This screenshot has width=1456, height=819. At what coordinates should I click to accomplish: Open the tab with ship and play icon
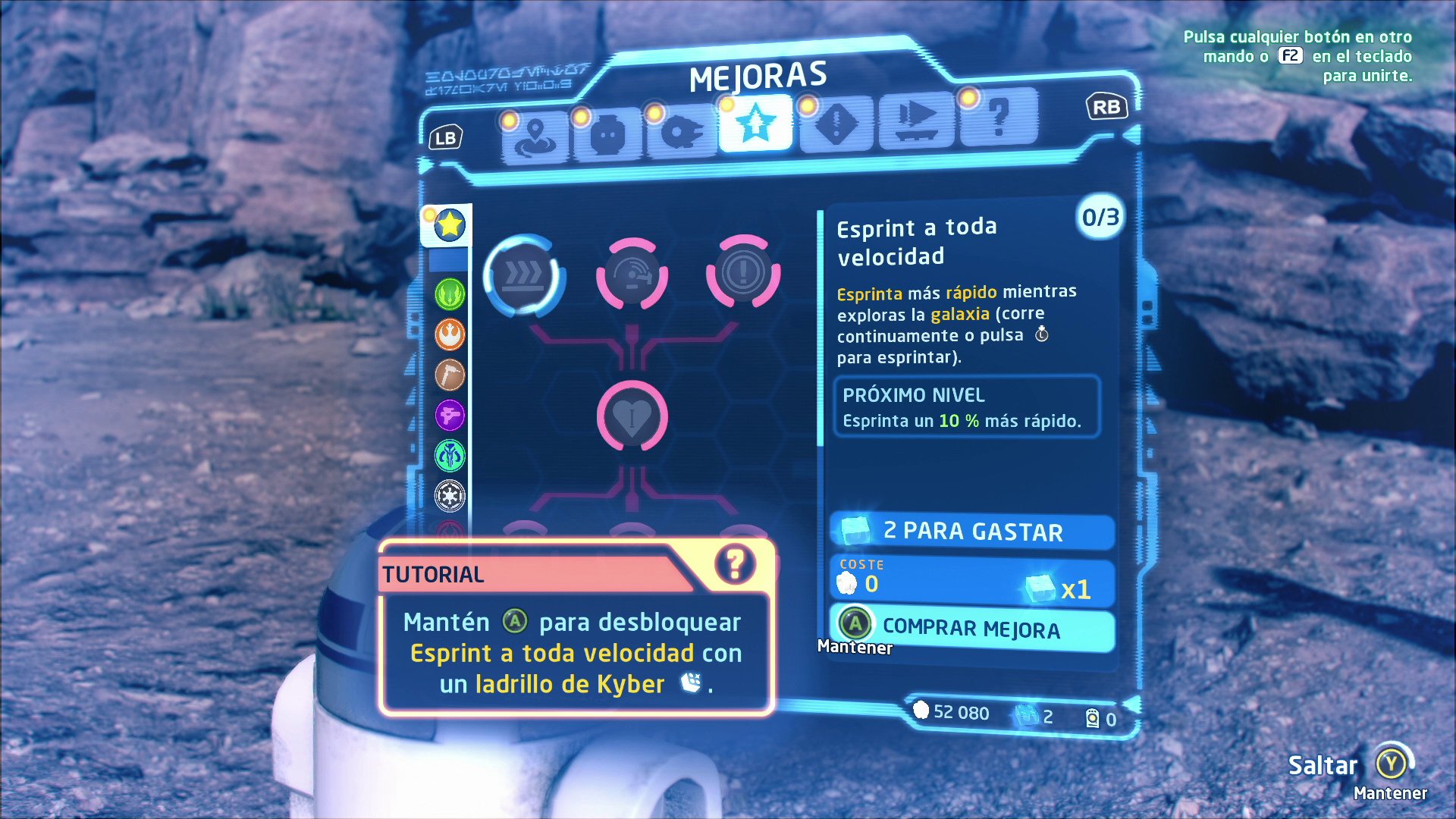click(x=916, y=120)
